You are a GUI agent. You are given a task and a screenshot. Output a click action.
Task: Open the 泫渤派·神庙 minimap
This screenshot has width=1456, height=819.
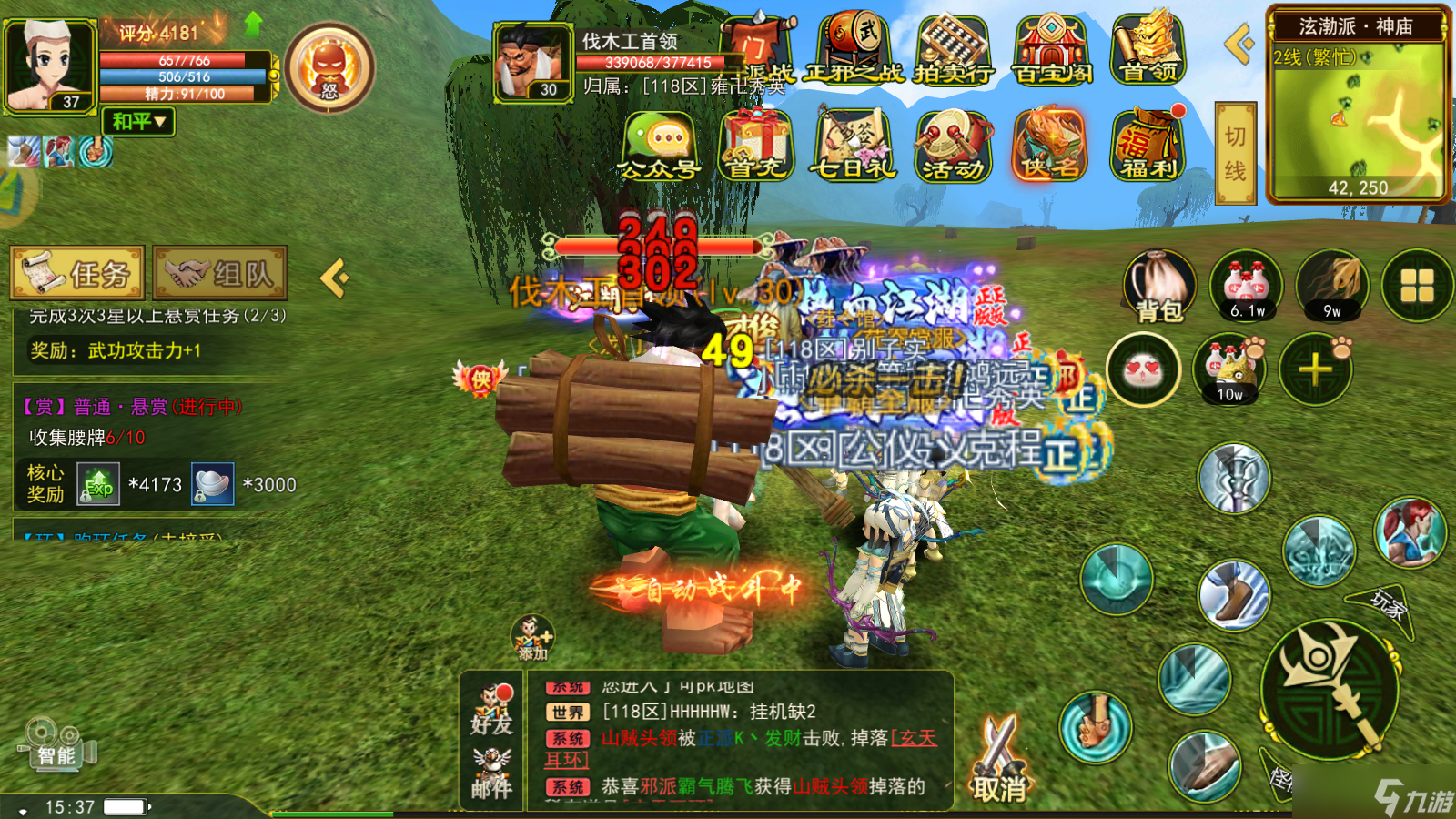(1356, 114)
